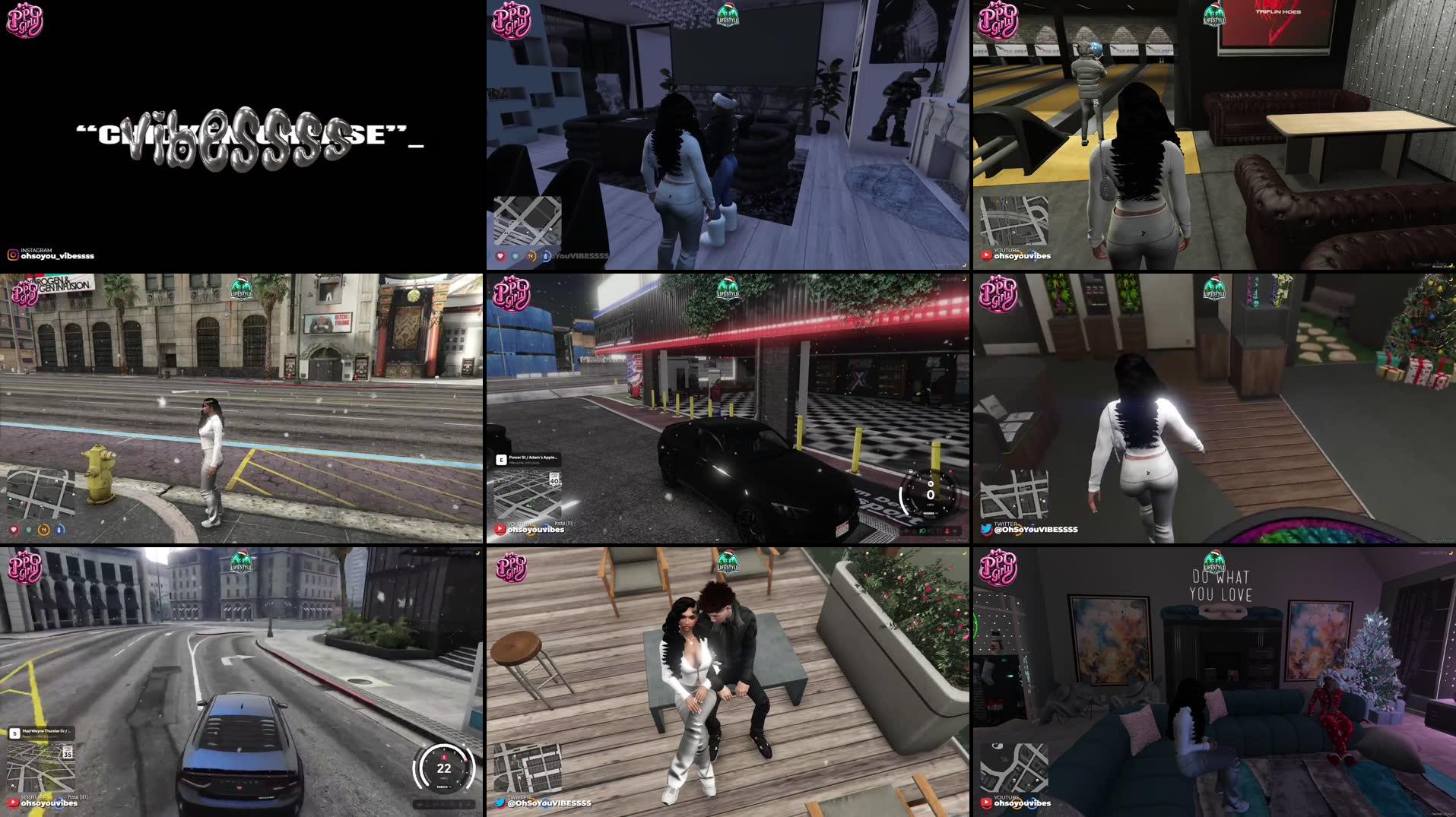Select the green armor shield icon
The image size is (1456, 817).
pos(27,530)
